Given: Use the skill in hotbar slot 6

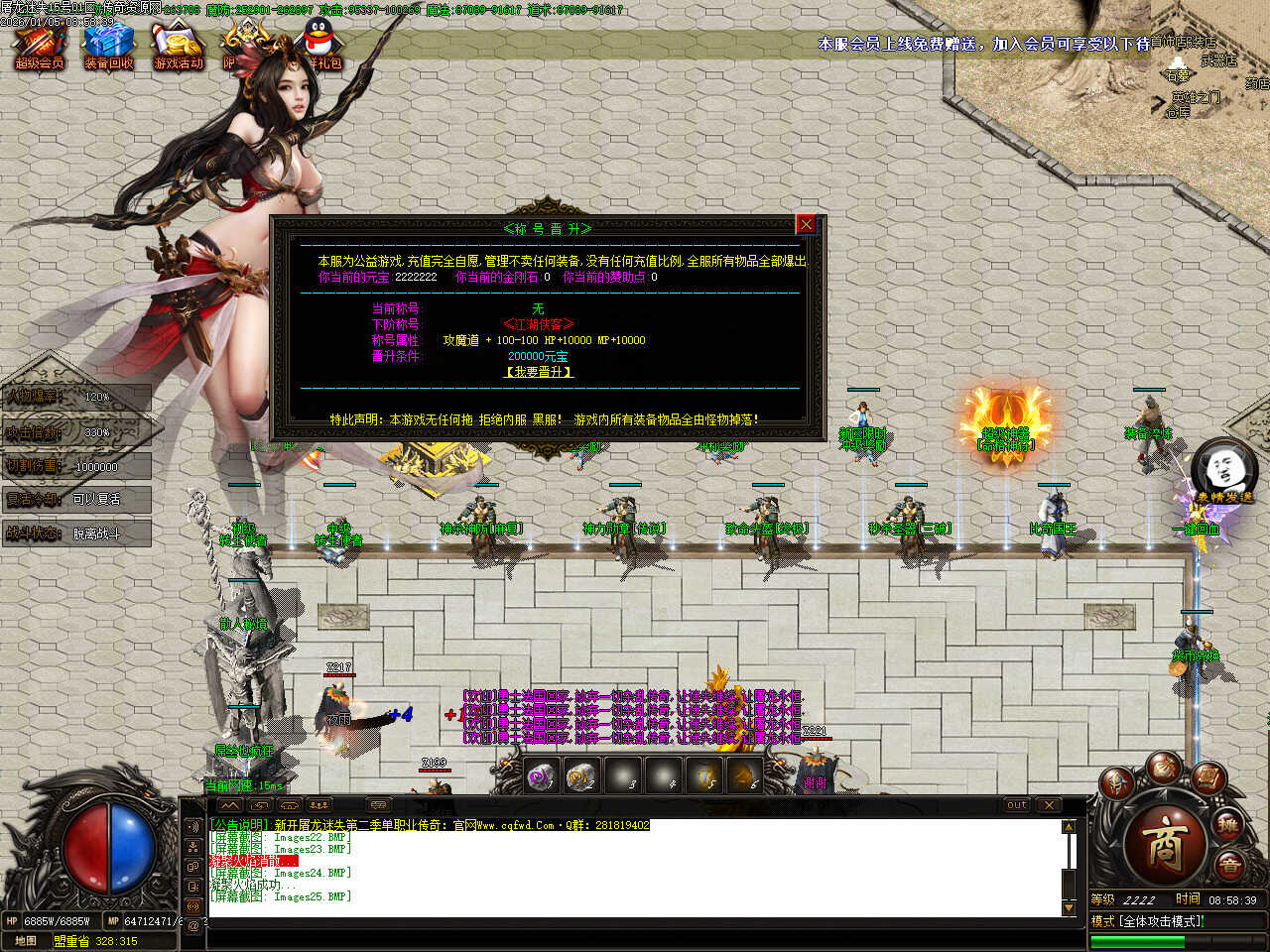Looking at the screenshot, I should click(744, 776).
